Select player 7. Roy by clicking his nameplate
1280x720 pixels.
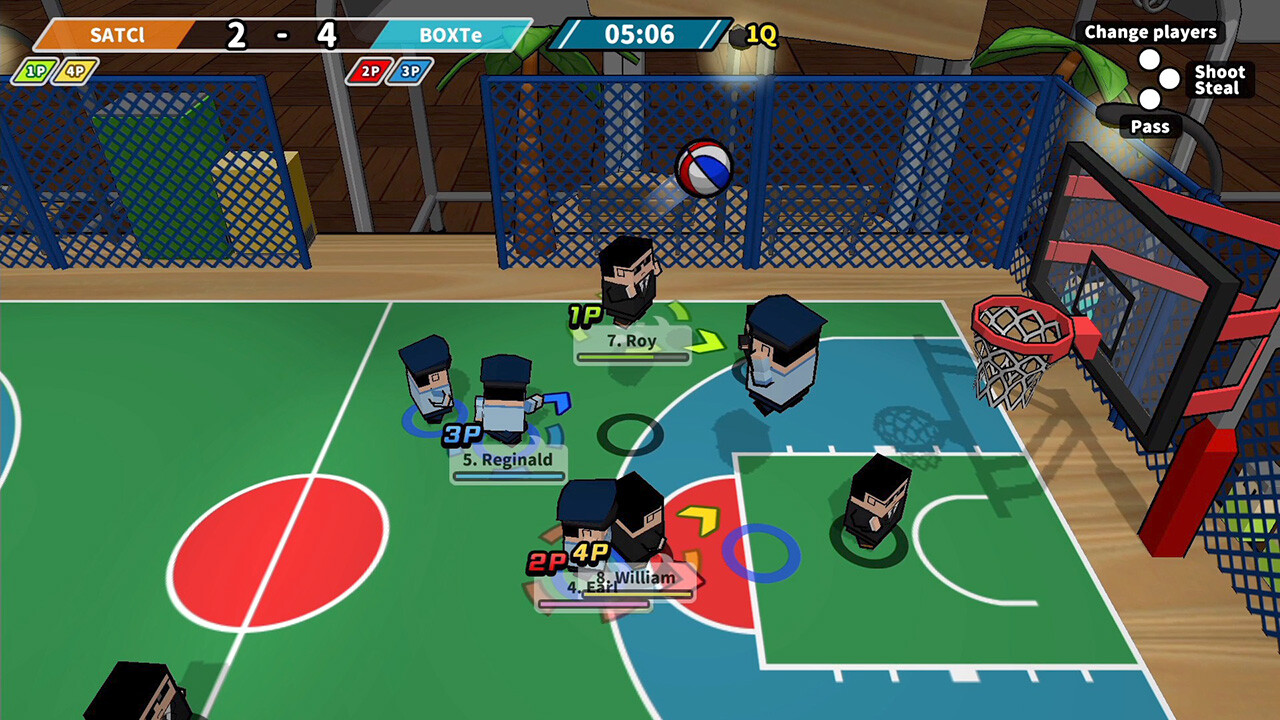click(632, 341)
